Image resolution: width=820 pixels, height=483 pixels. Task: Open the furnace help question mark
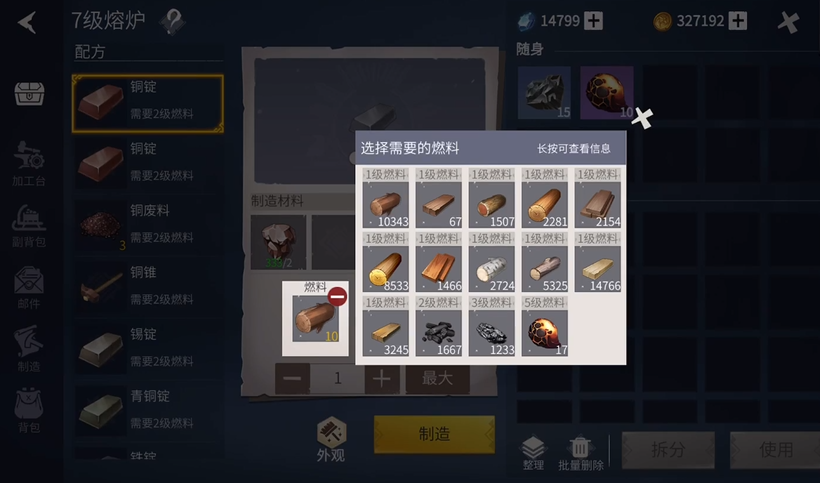(173, 21)
